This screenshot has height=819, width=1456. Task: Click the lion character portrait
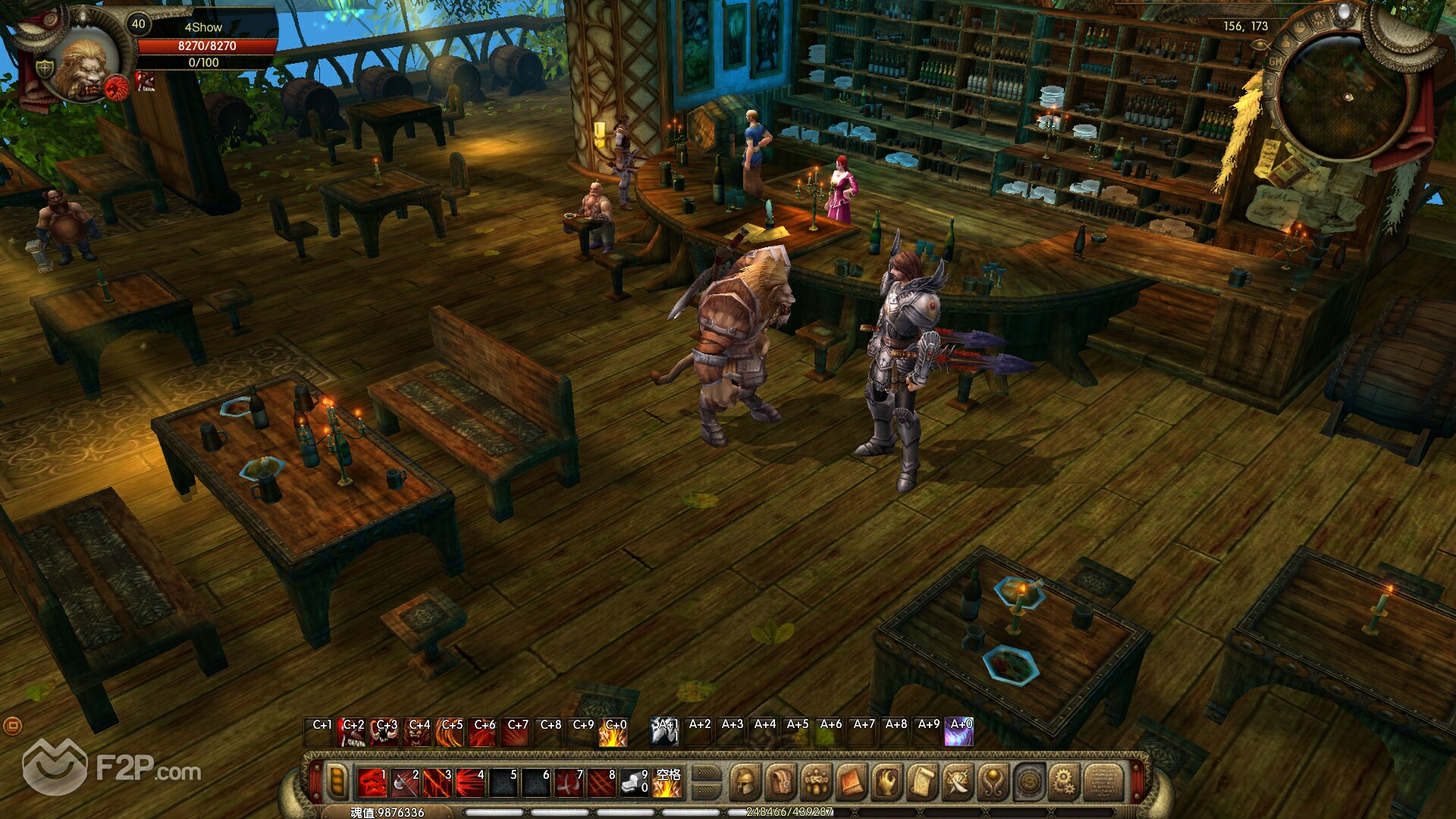83,68
